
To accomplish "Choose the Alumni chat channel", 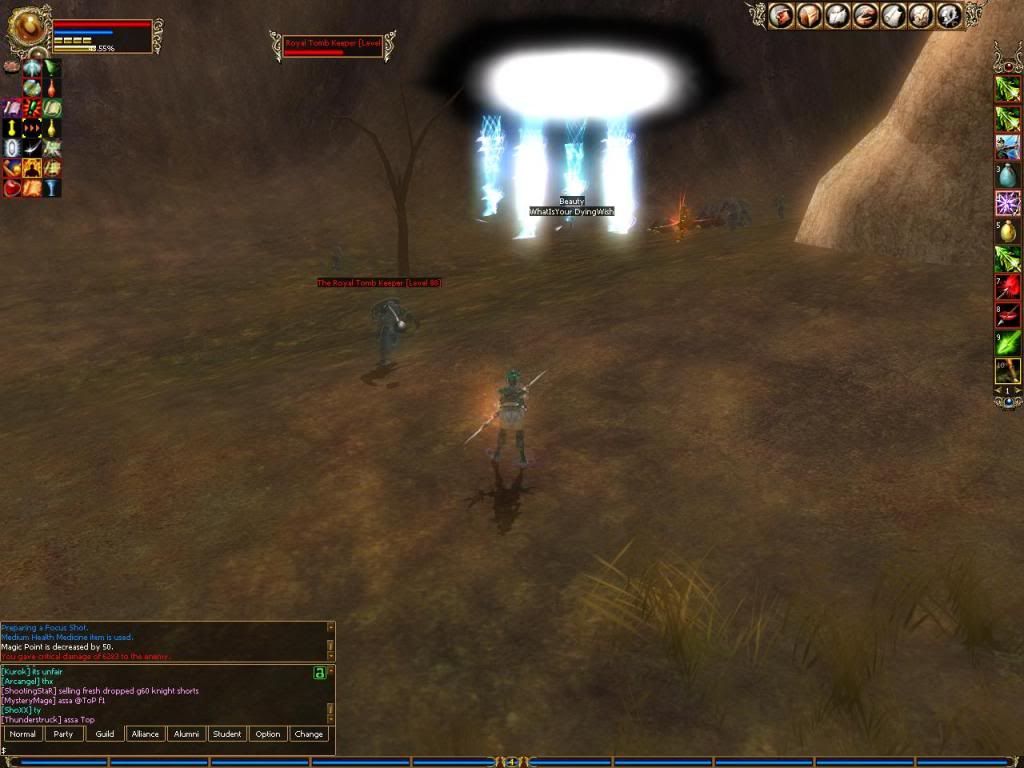I will 187,734.
